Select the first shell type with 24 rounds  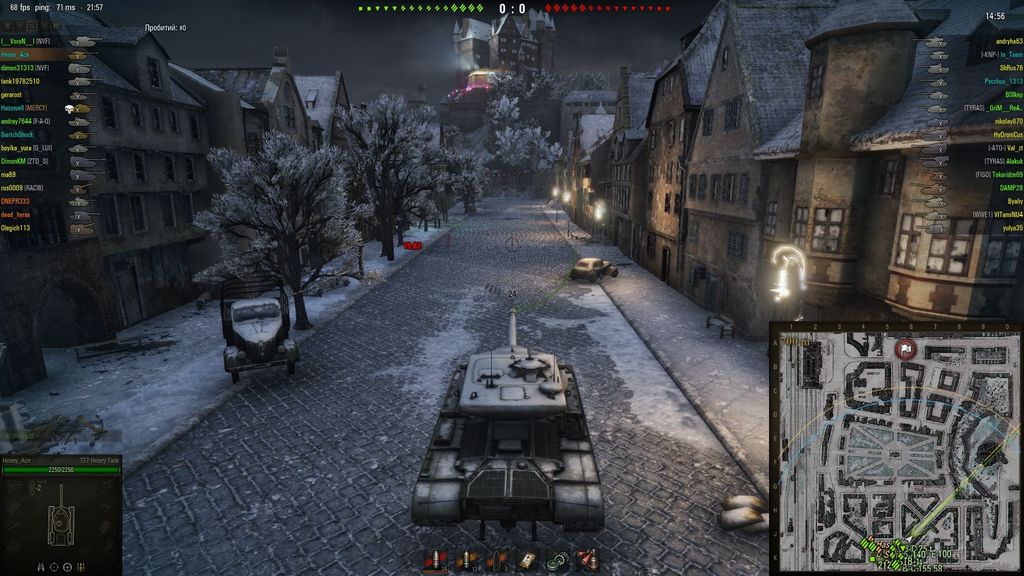435,560
